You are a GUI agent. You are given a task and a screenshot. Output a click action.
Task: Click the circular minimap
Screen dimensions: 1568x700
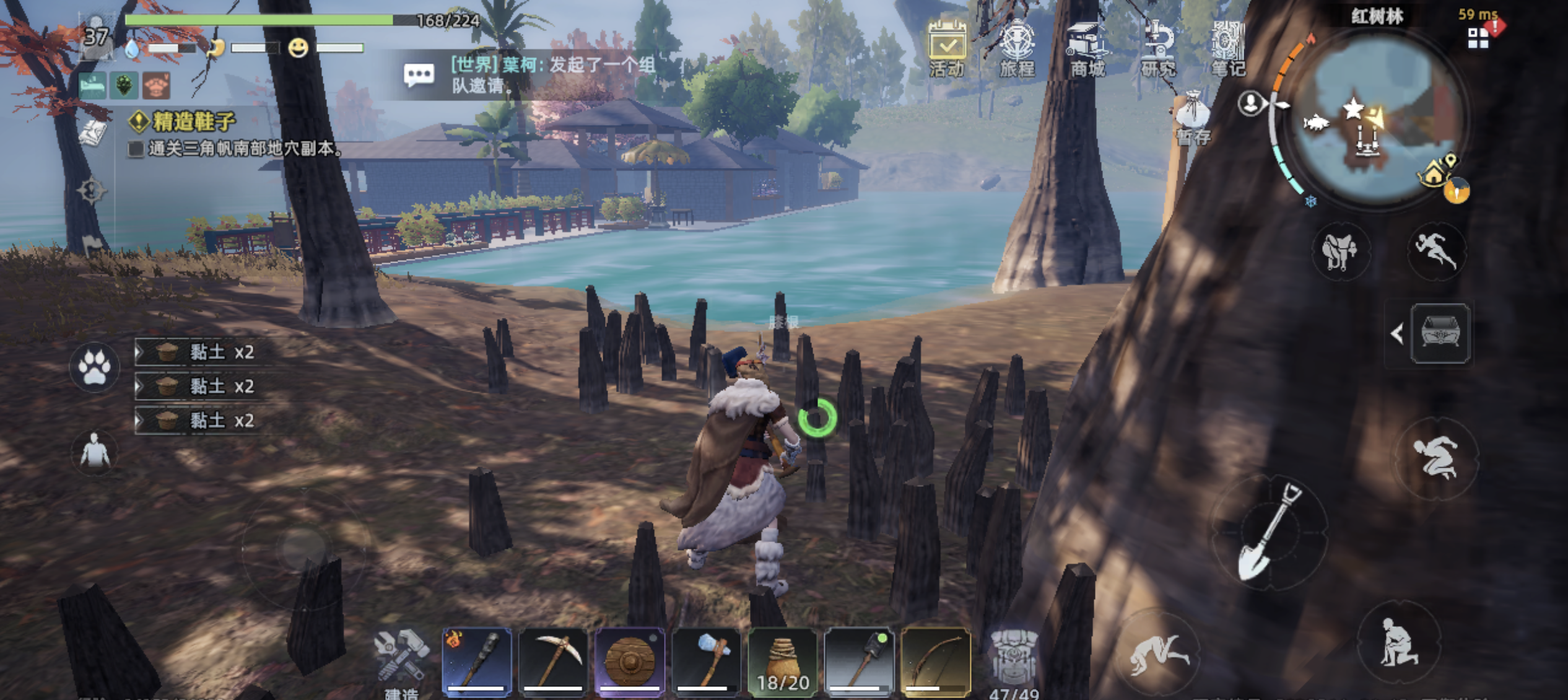point(1377,118)
